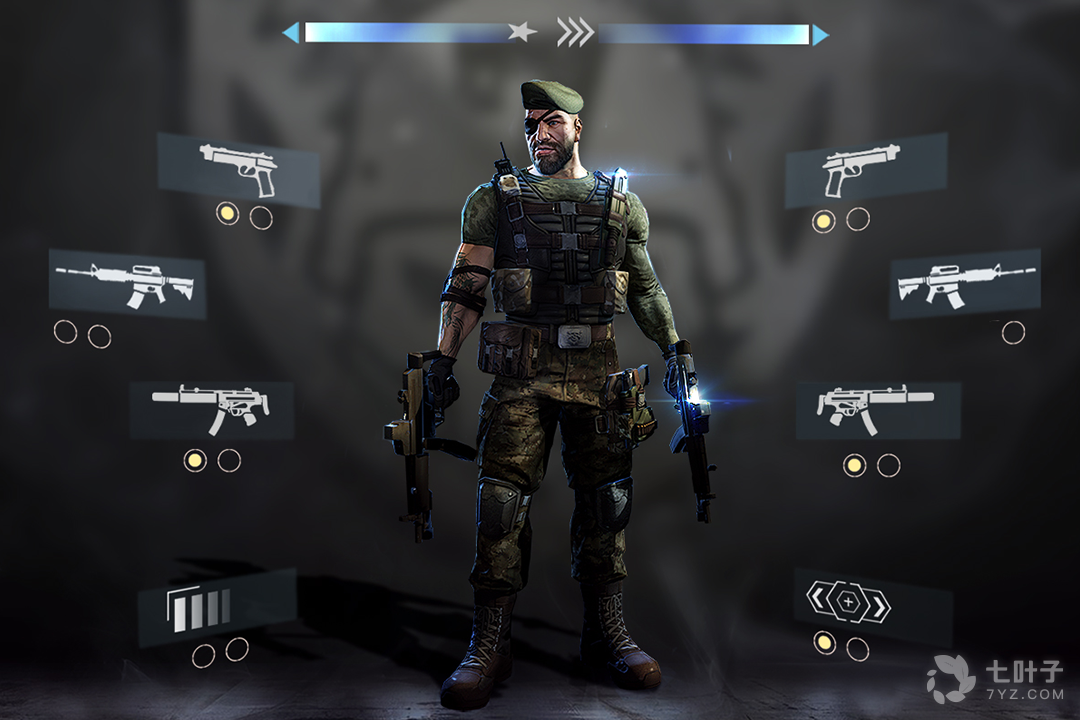The image size is (1080, 720).
Task: Open the crosshair plus chevrons panel
Action: pos(872,605)
